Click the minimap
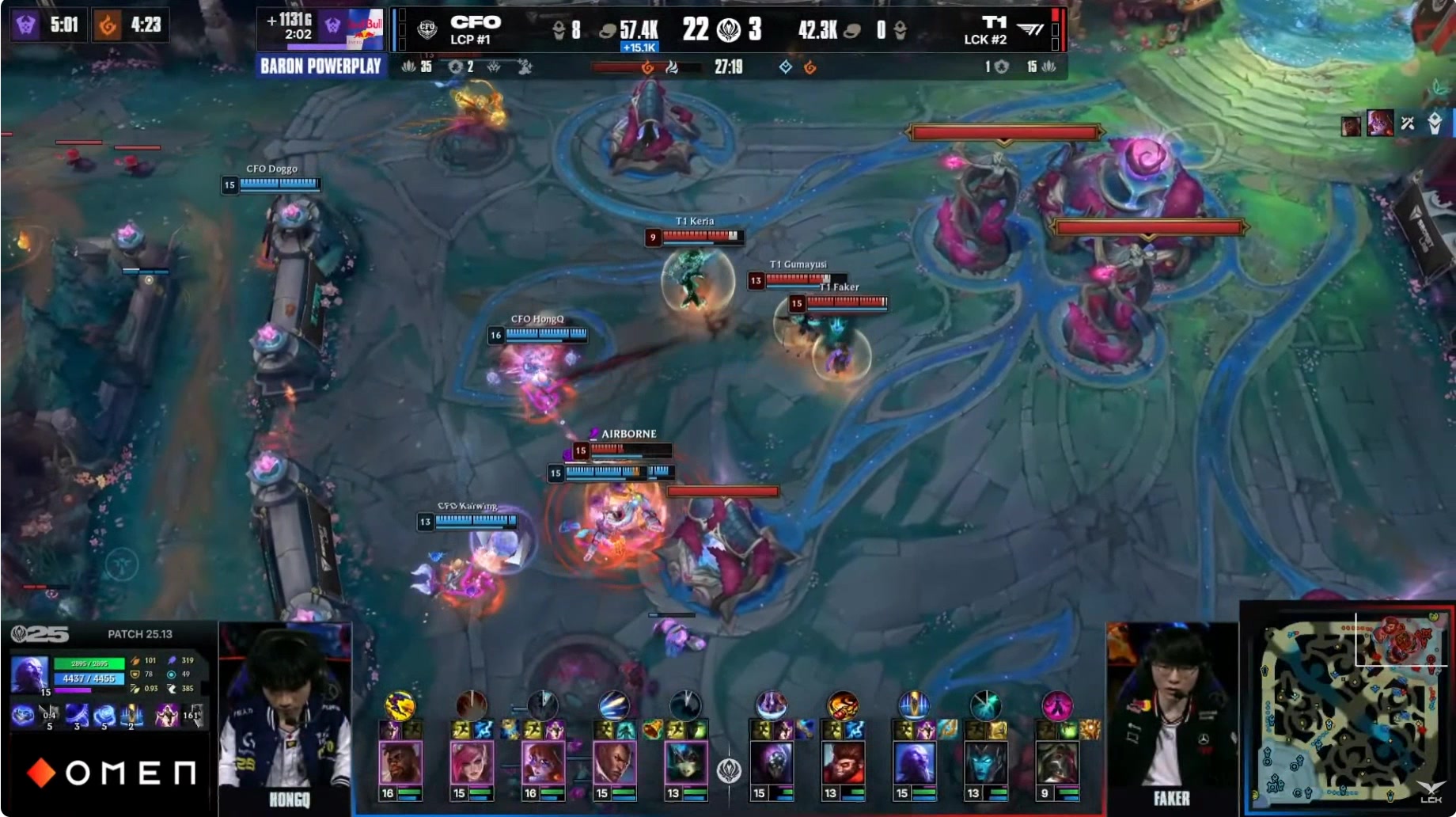The image size is (1456, 817). tap(1347, 709)
